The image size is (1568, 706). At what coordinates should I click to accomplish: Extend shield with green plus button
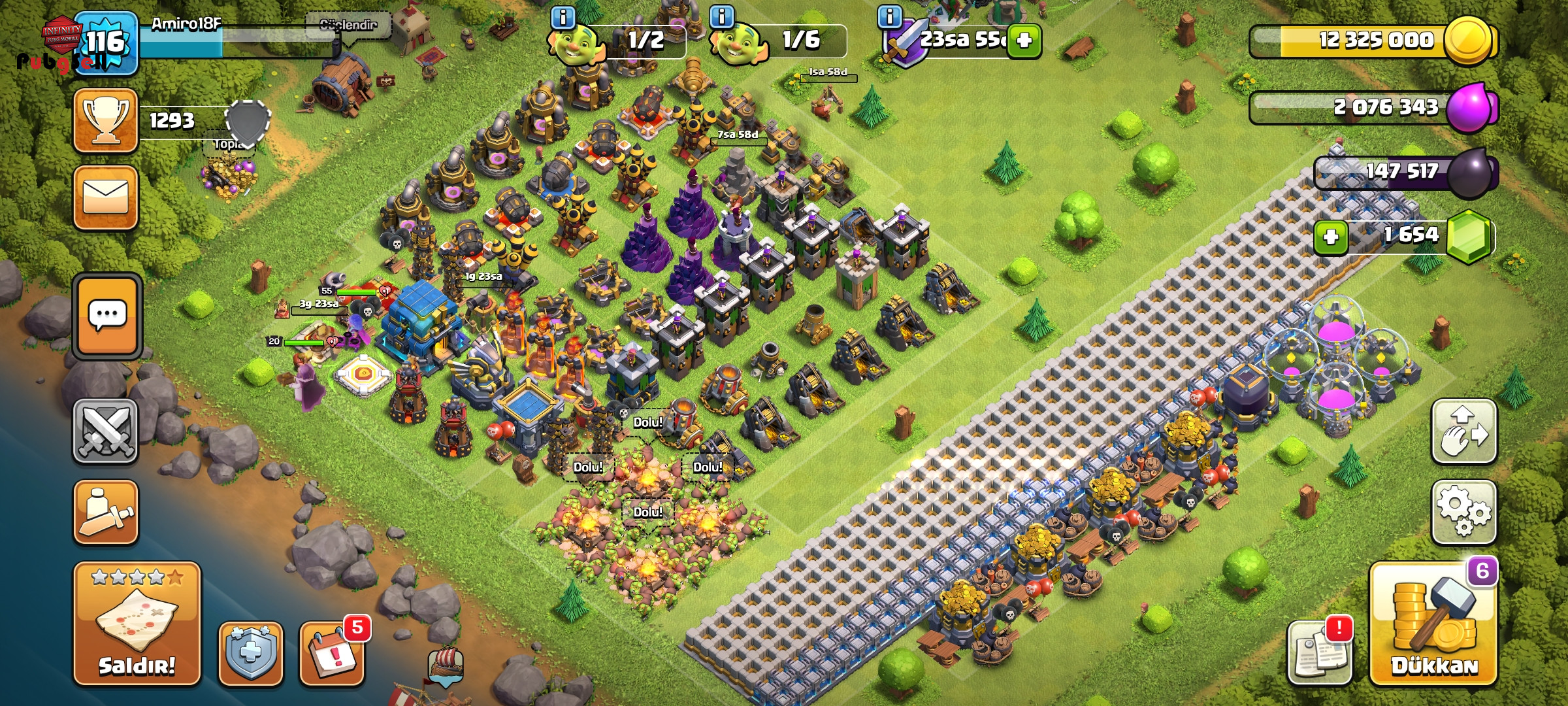(x=1024, y=41)
